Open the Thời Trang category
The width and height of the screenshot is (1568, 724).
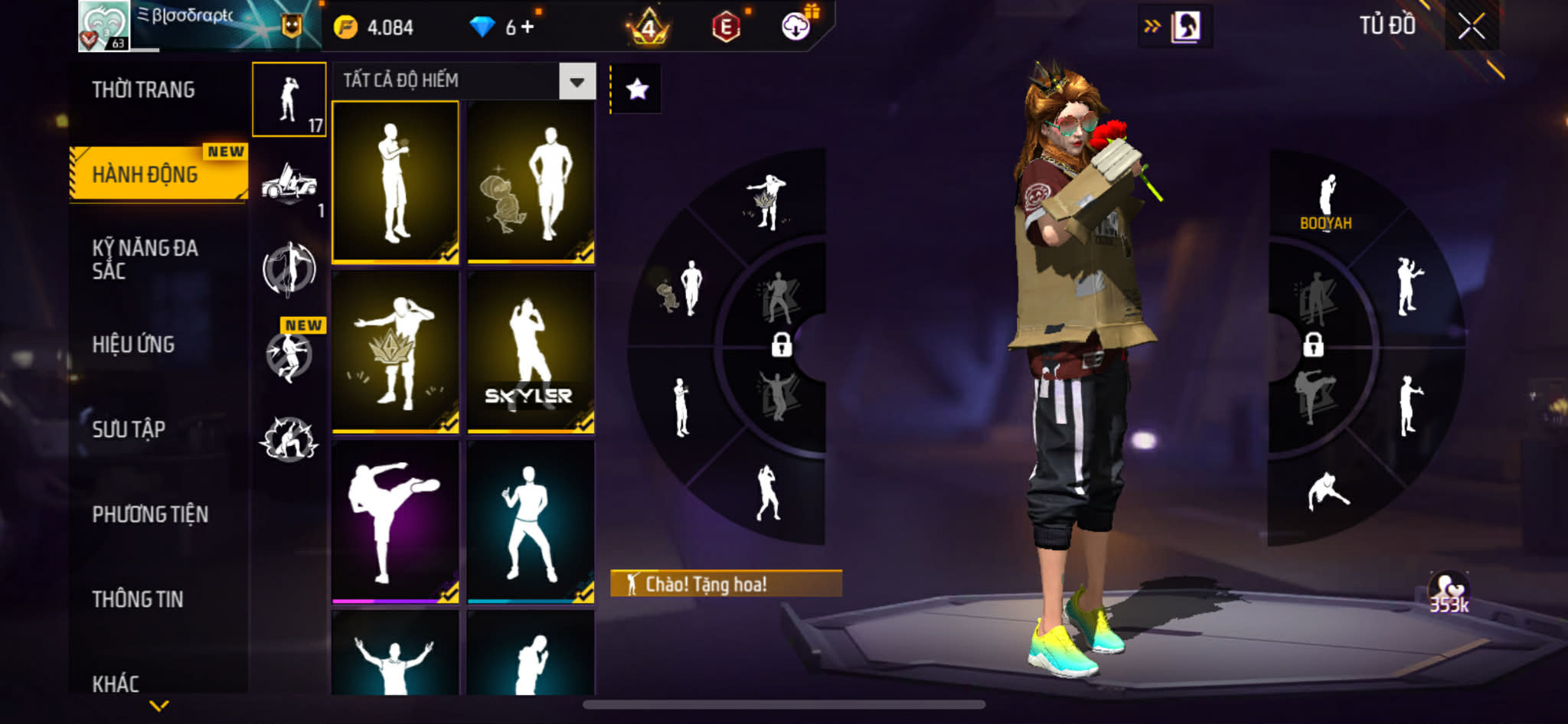[x=143, y=90]
